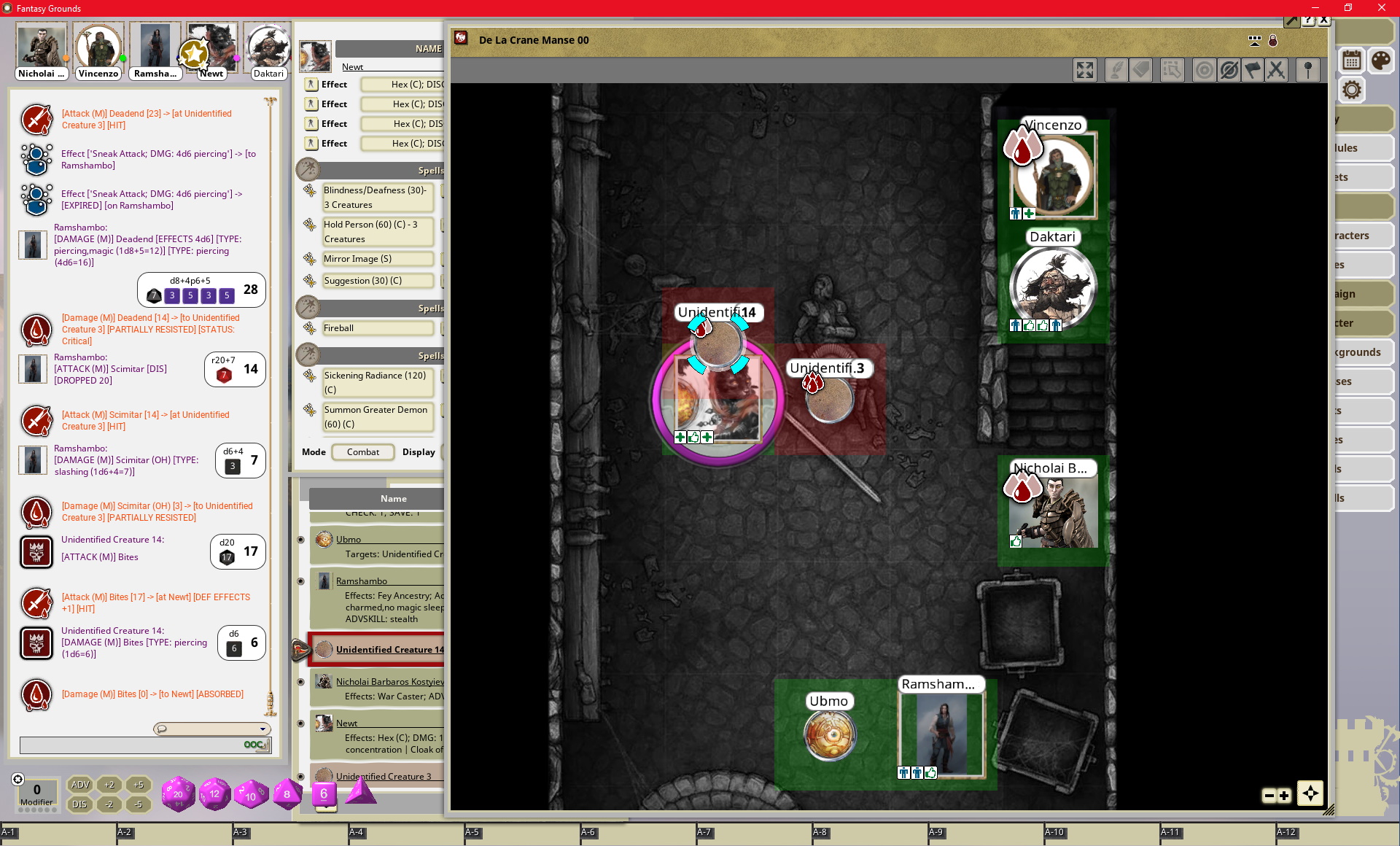Select Ubmo in the combat tracker
Image resolution: width=1400 pixels, height=846 pixels.
click(349, 540)
